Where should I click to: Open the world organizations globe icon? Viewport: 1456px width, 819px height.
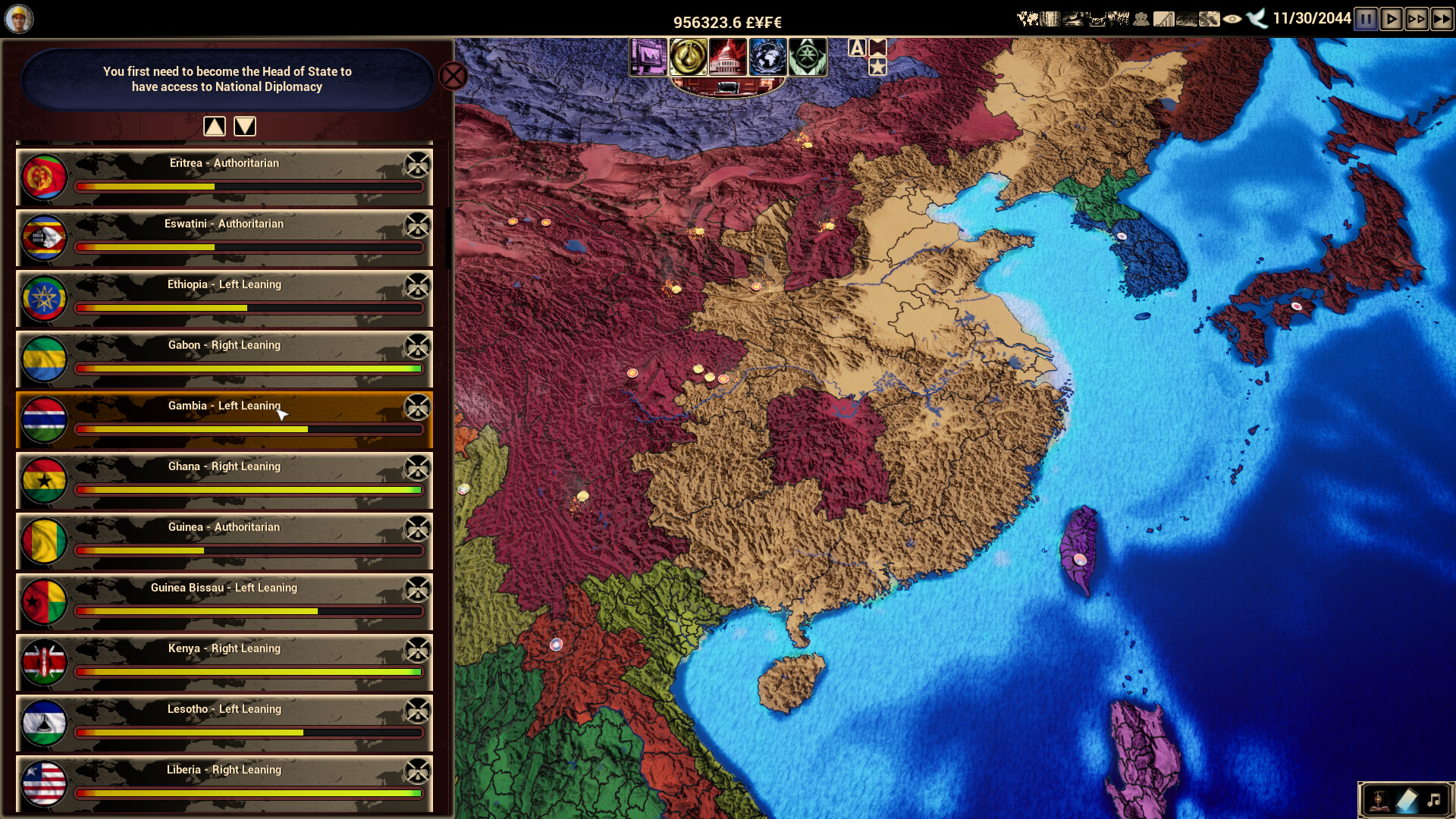coord(767,56)
